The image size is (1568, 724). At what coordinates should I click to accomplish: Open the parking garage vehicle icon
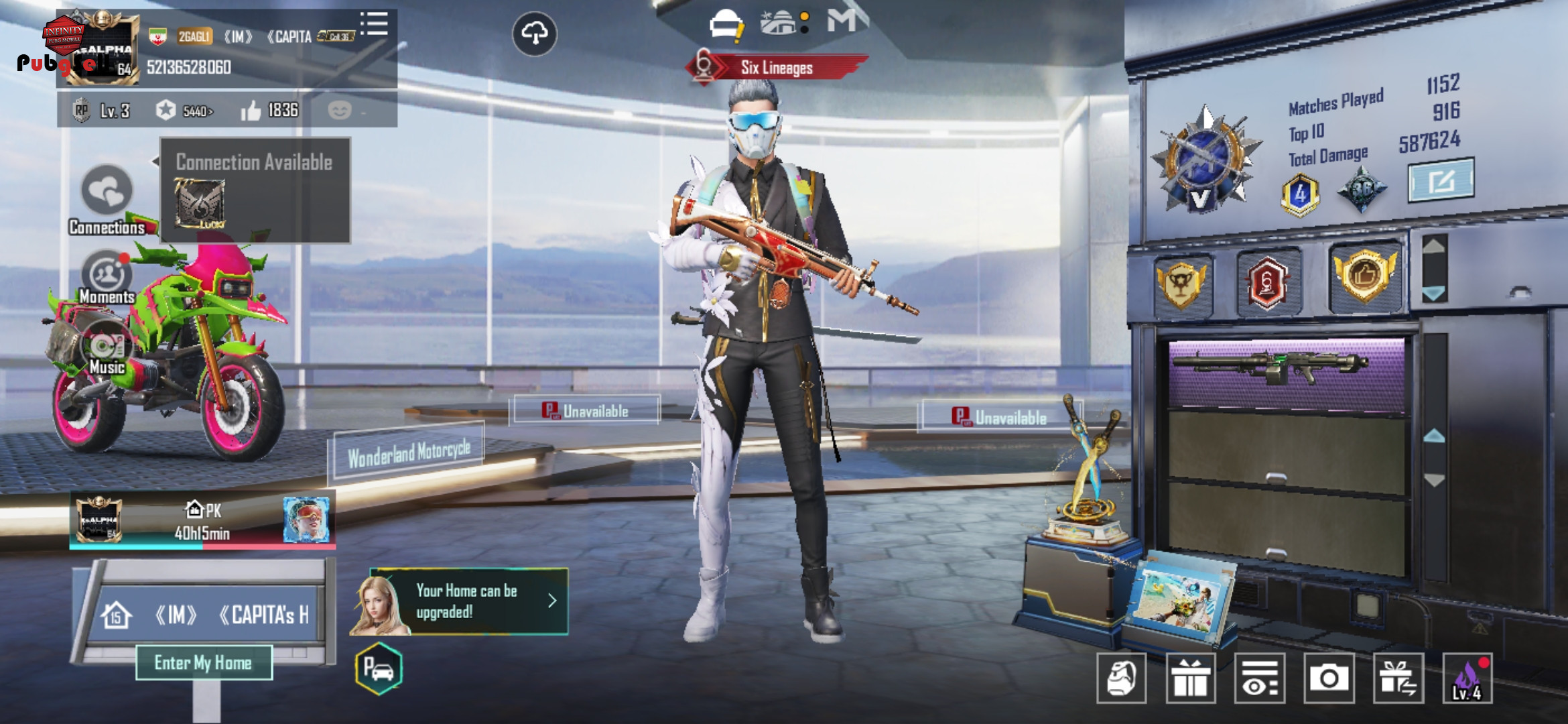(379, 668)
